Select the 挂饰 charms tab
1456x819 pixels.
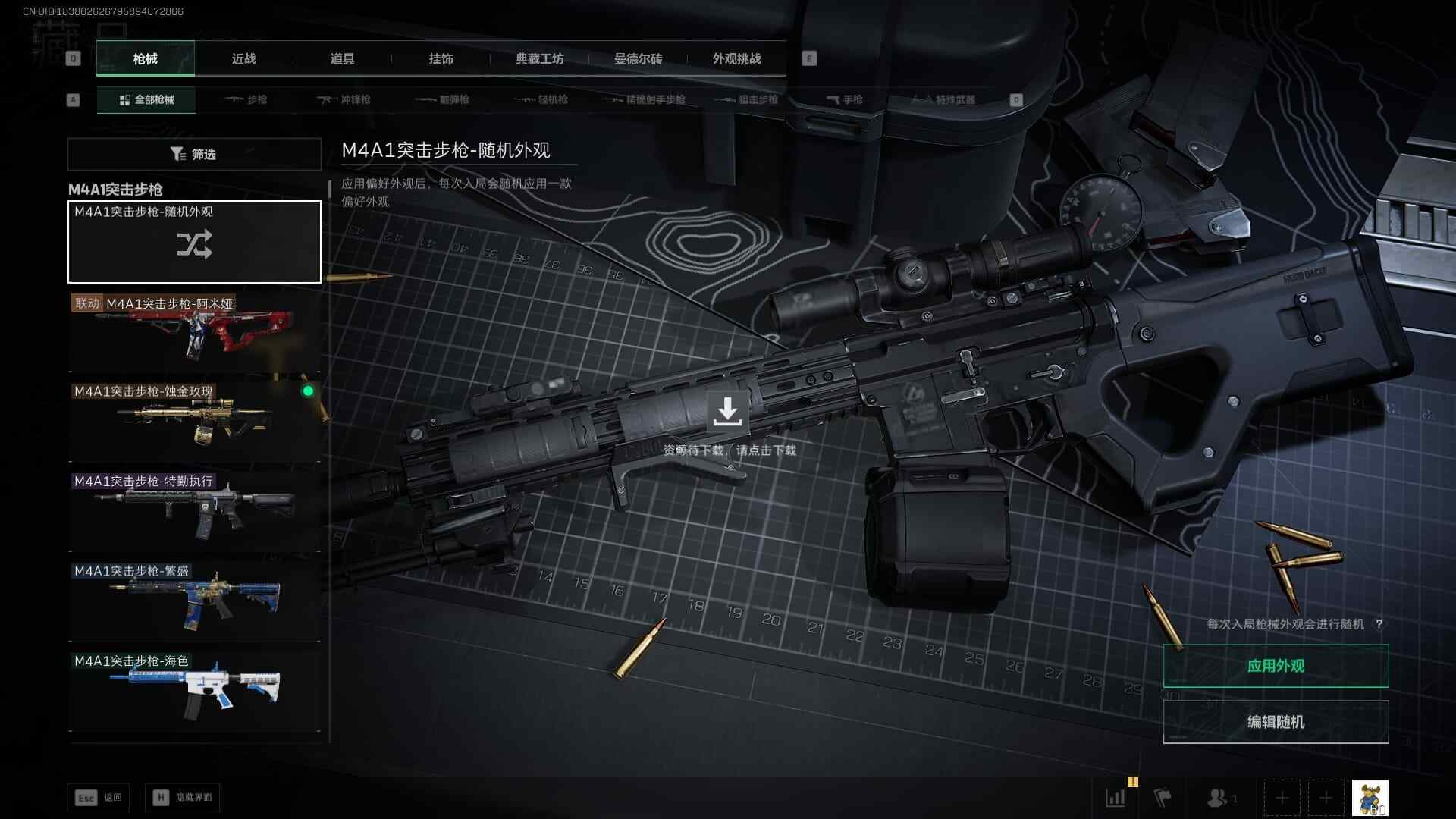441,59
